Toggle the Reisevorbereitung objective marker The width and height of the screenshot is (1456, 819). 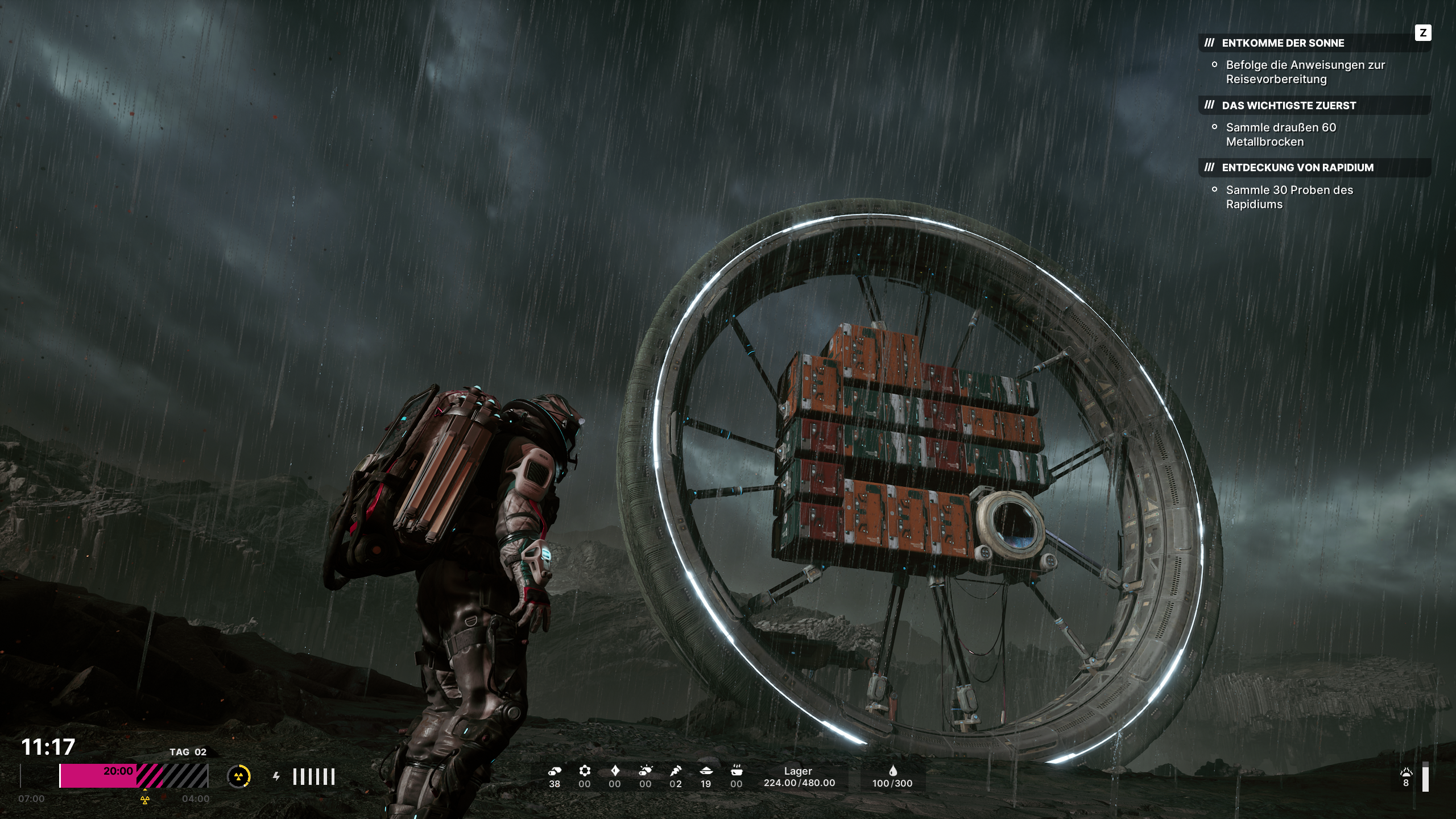pyautogui.click(x=1215, y=65)
